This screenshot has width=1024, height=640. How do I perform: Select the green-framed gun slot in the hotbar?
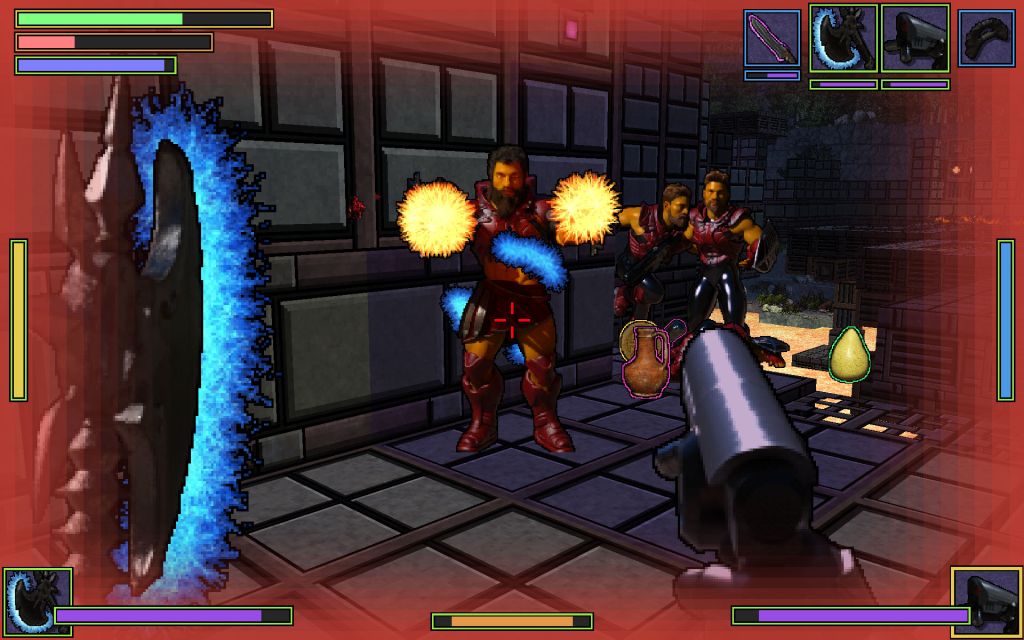pyautogui.click(x=915, y=38)
